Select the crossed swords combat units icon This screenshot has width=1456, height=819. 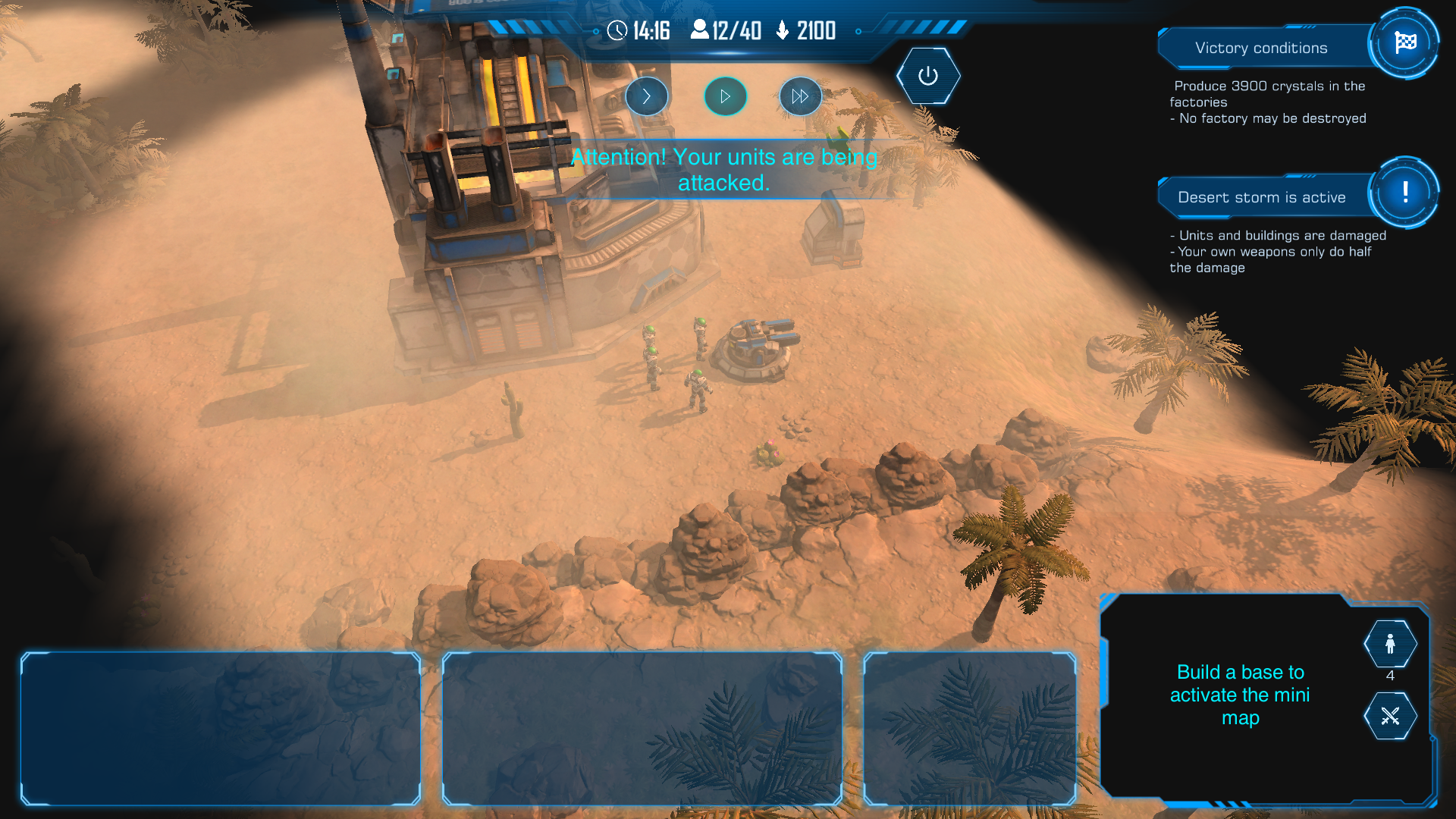tap(1390, 716)
